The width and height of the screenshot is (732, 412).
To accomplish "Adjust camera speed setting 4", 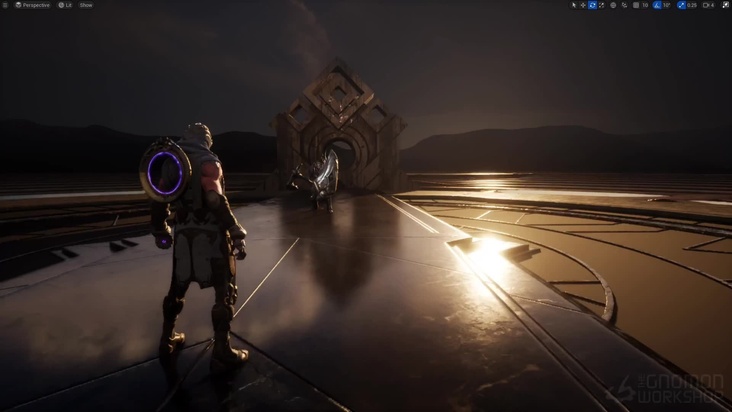I will pos(709,5).
